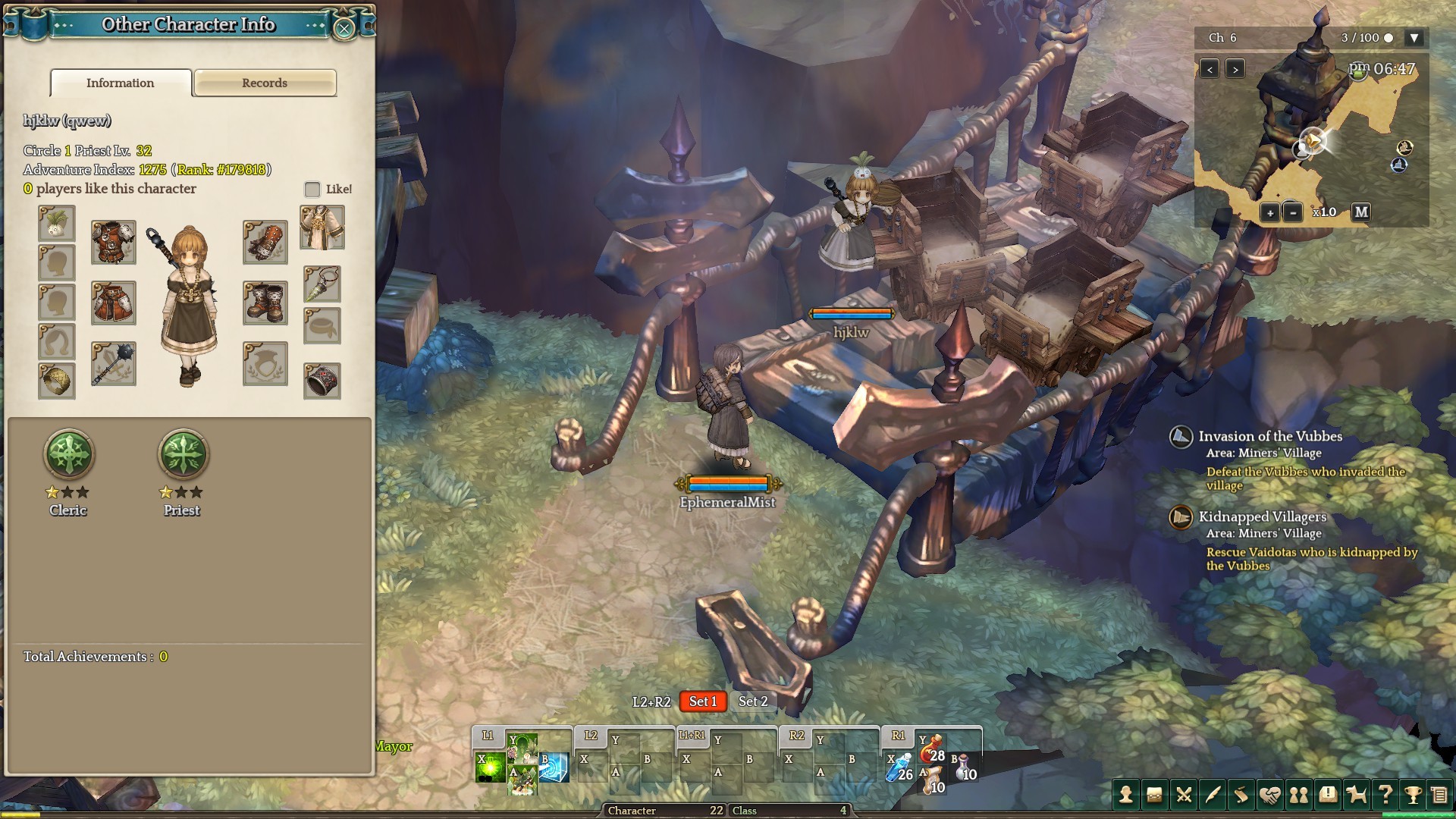Tick the Like! checkbox
The height and width of the screenshot is (819, 1456).
312,190
